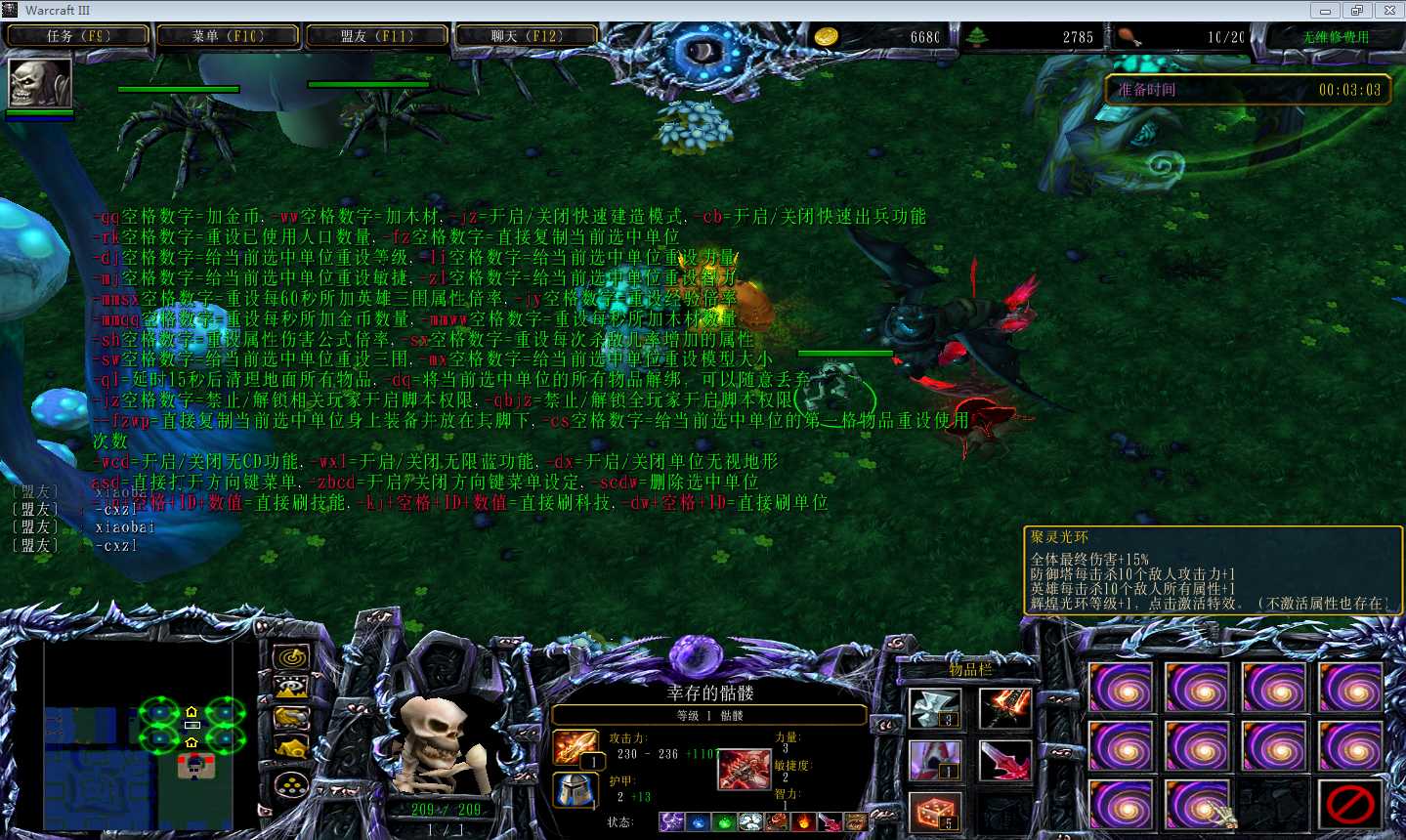Minimize the Warcraft III window
Viewport: 1406px width, 840px height.
click(1325, 11)
